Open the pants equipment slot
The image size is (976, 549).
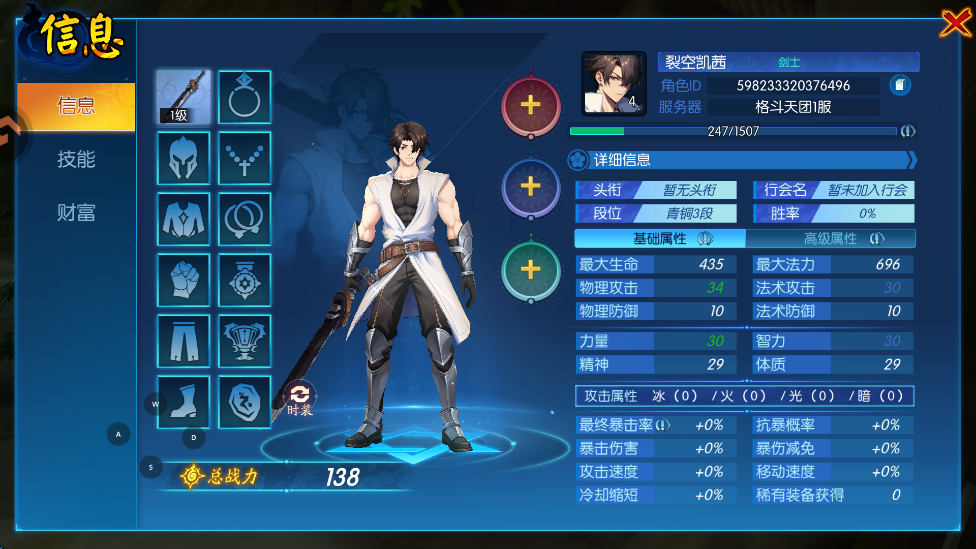(x=184, y=341)
